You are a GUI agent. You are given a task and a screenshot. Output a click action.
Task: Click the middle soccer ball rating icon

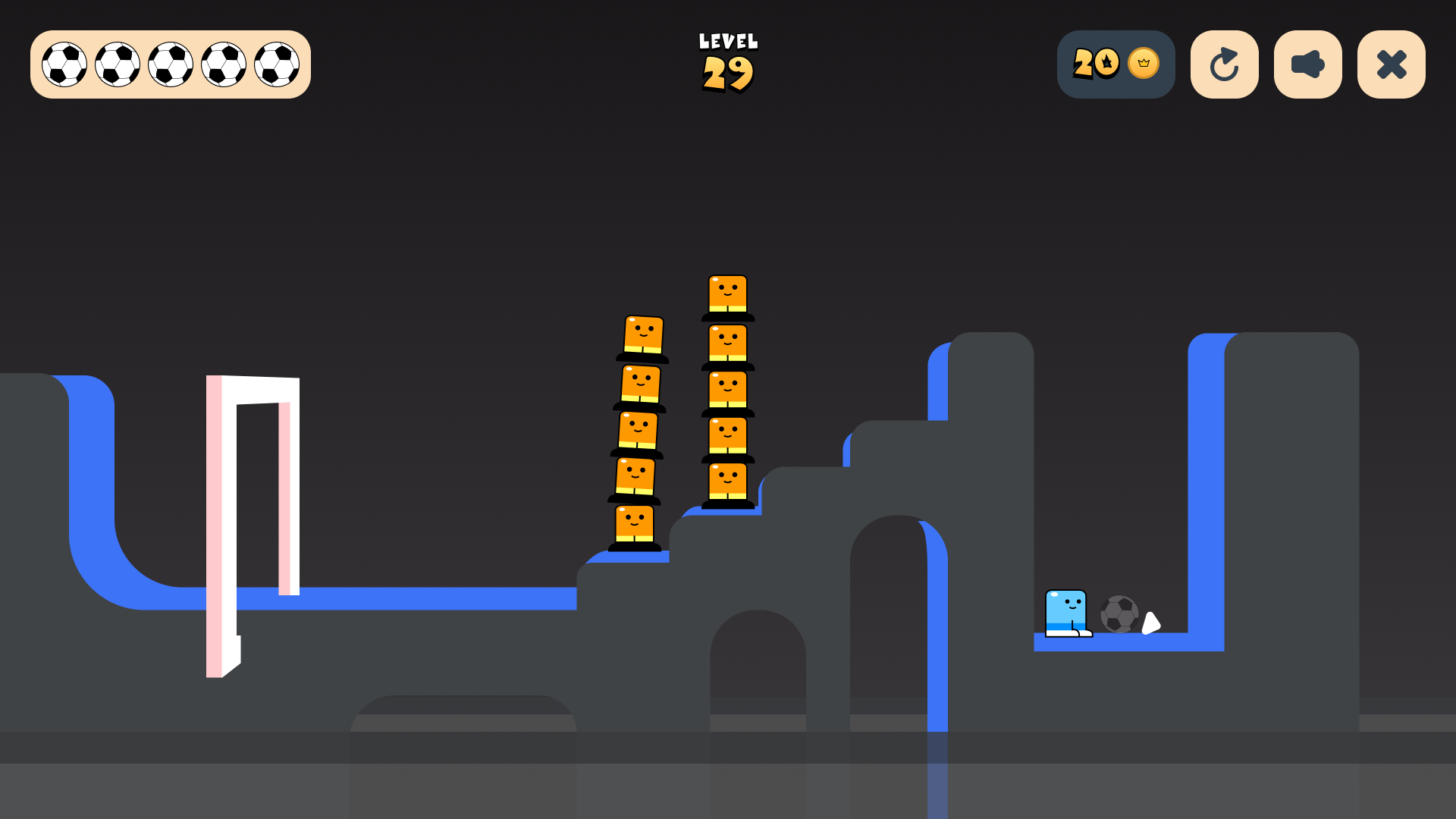[x=169, y=64]
